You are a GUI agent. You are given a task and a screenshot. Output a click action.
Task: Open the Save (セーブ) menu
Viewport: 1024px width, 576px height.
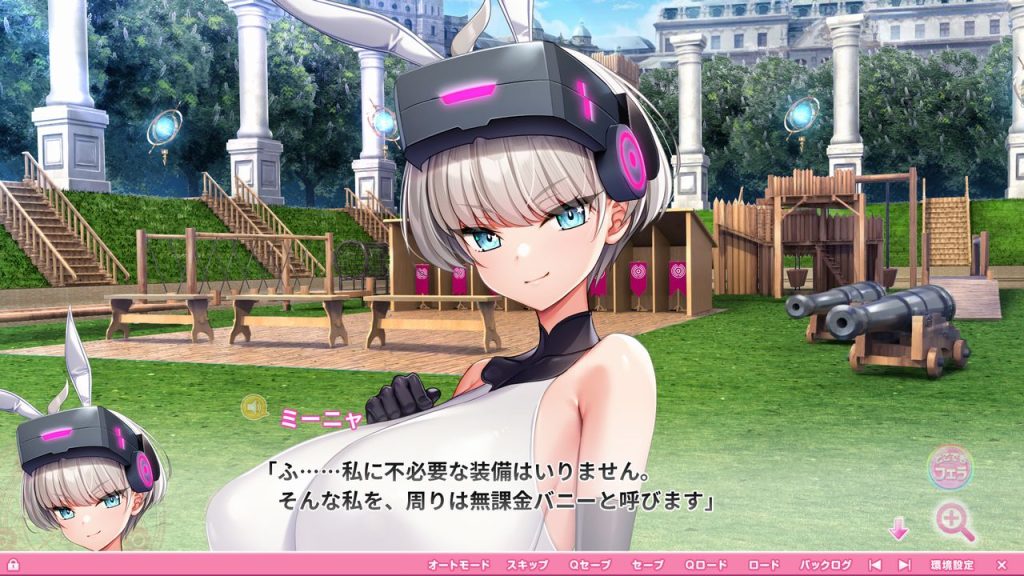(x=648, y=565)
